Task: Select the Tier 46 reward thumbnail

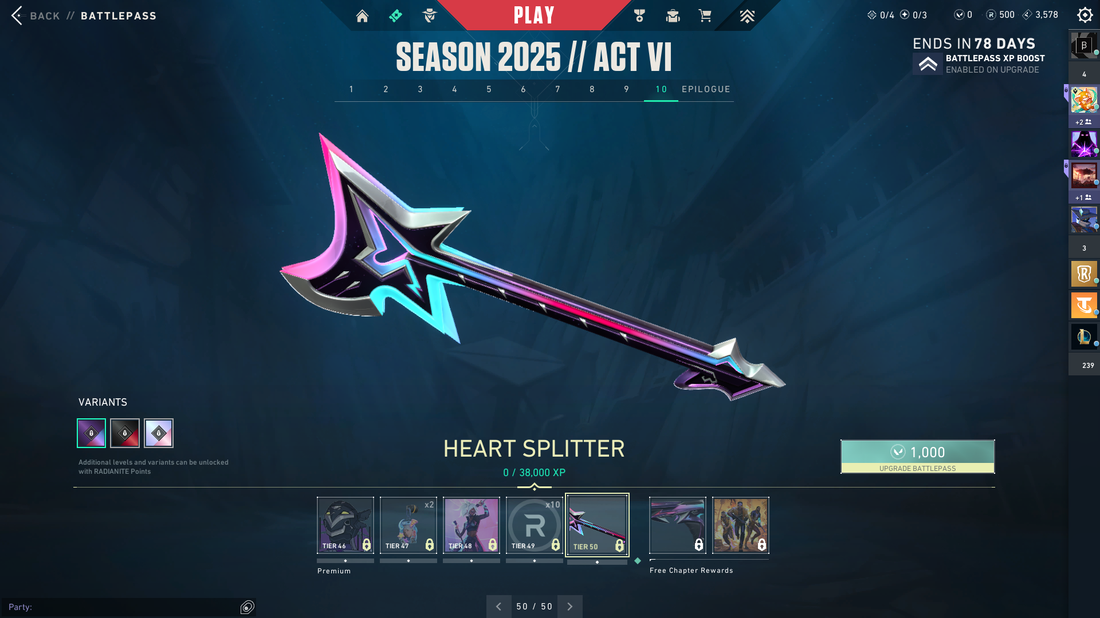Action: pyautogui.click(x=345, y=525)
